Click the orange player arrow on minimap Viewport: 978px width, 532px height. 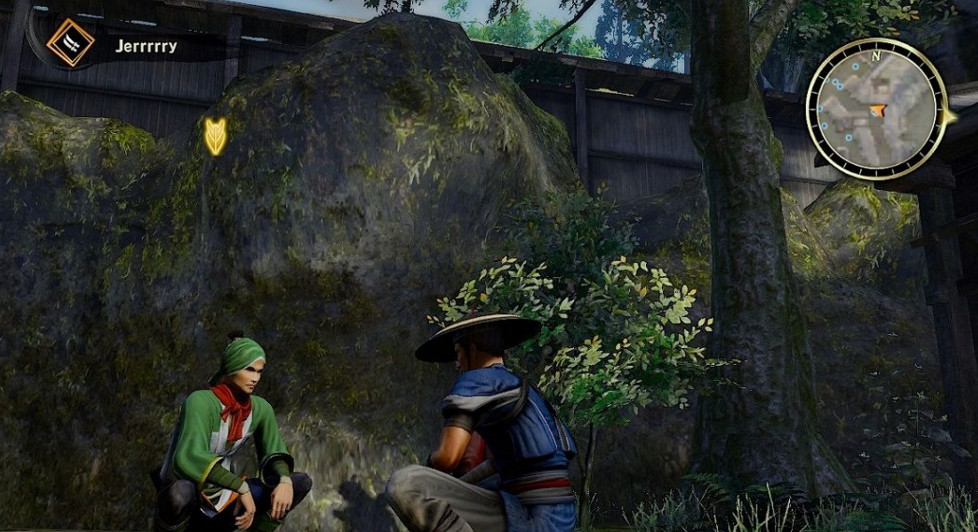[x=878, y=110]
